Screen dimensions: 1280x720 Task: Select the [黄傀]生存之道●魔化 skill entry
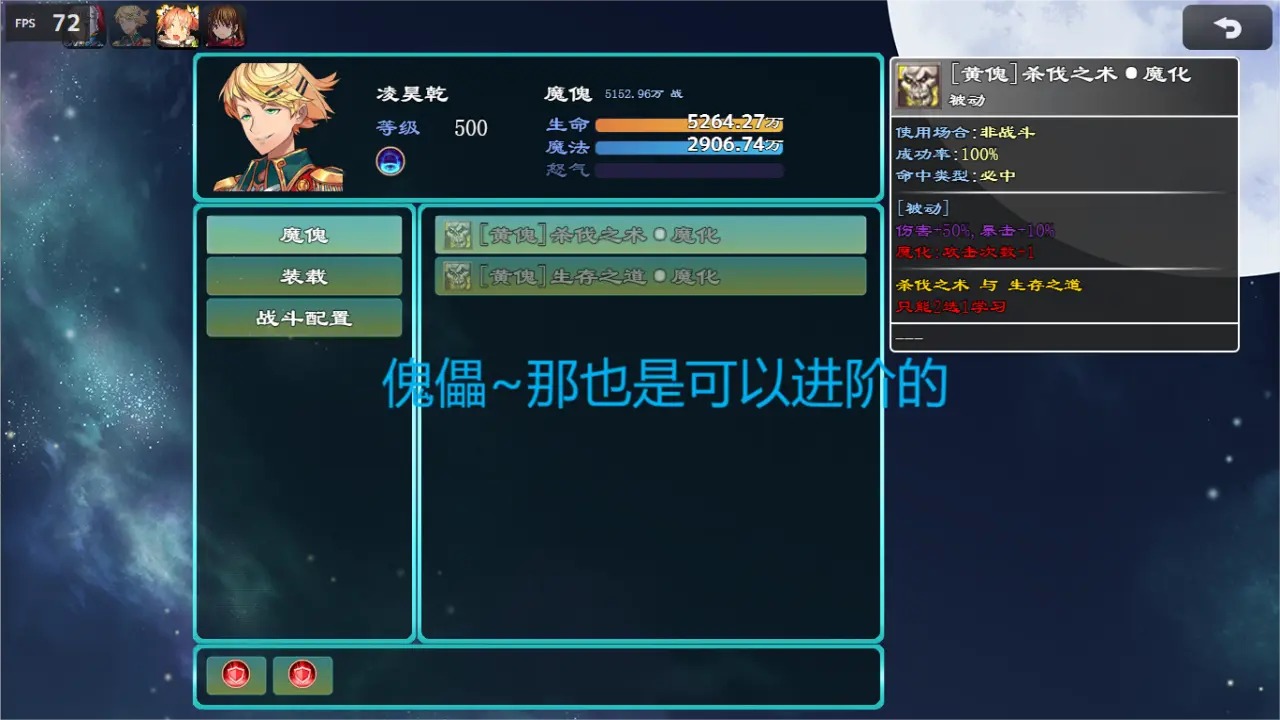650,276
